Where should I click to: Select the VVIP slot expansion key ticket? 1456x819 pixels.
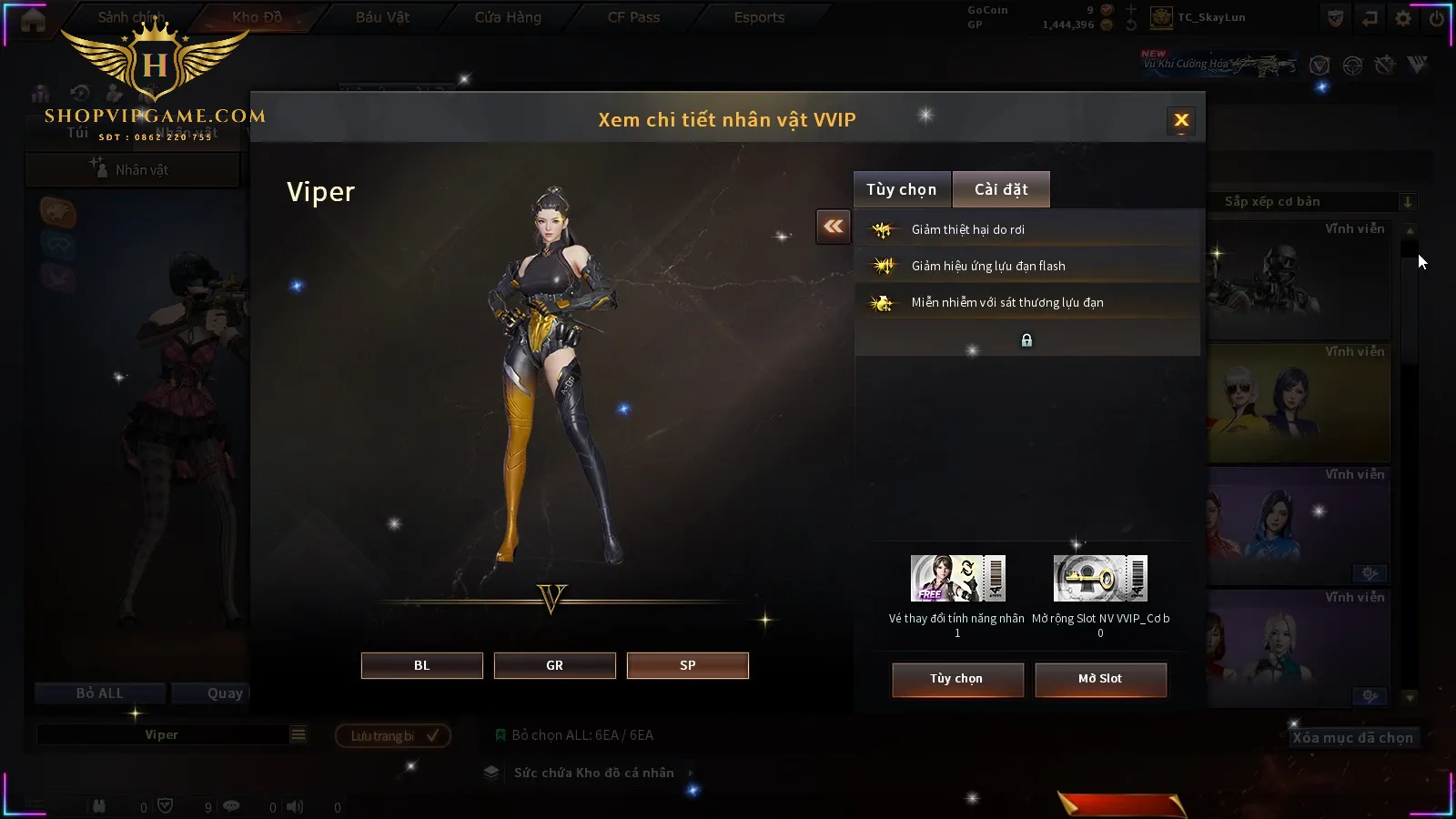click(1100, 579)
